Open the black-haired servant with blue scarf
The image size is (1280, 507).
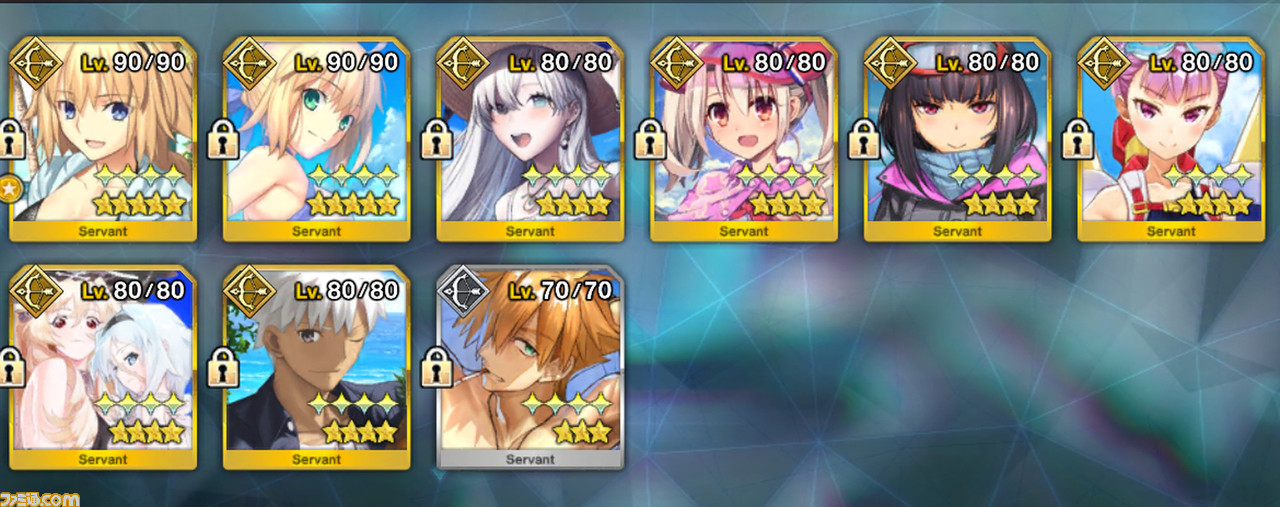[957, 140]
